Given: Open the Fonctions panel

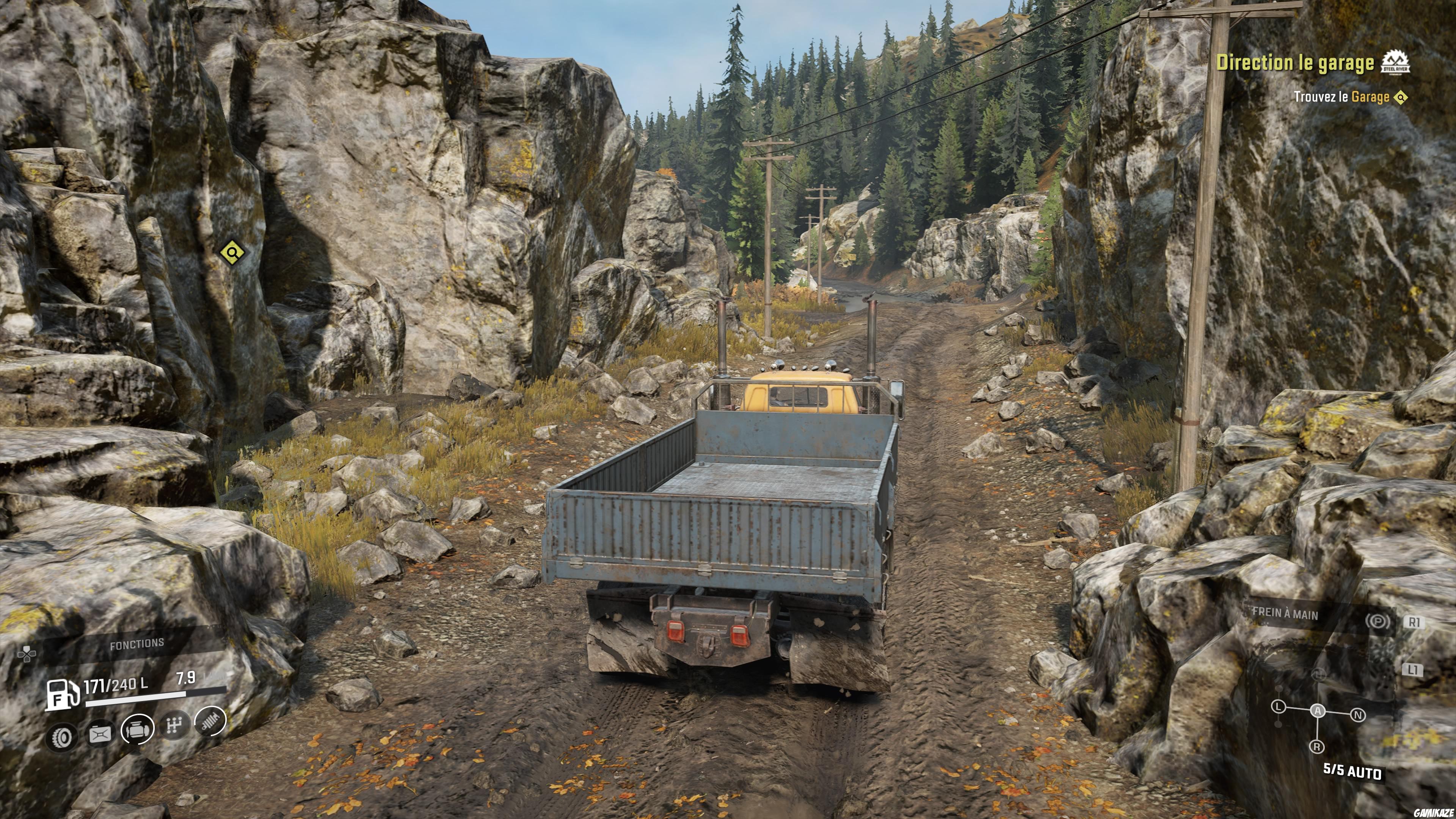Looking at the screenshot, I should (x=136, y=644).
